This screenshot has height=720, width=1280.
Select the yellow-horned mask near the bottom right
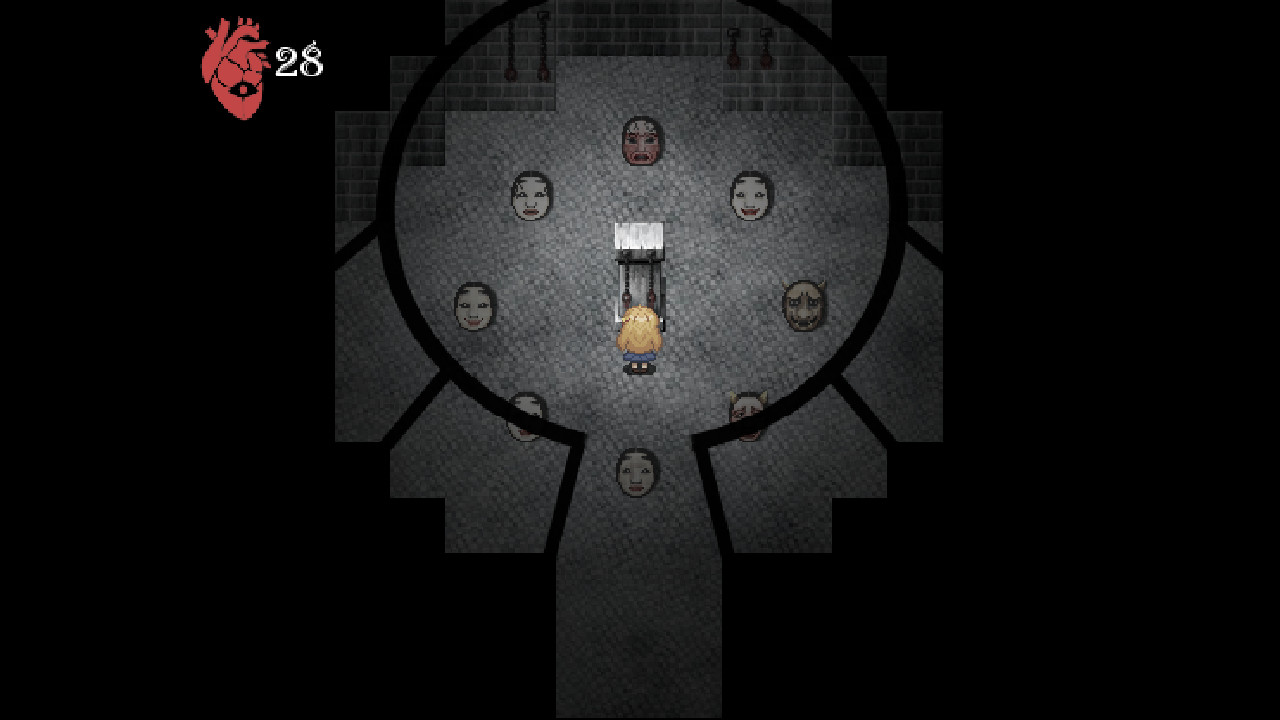[x=746, y=410]
